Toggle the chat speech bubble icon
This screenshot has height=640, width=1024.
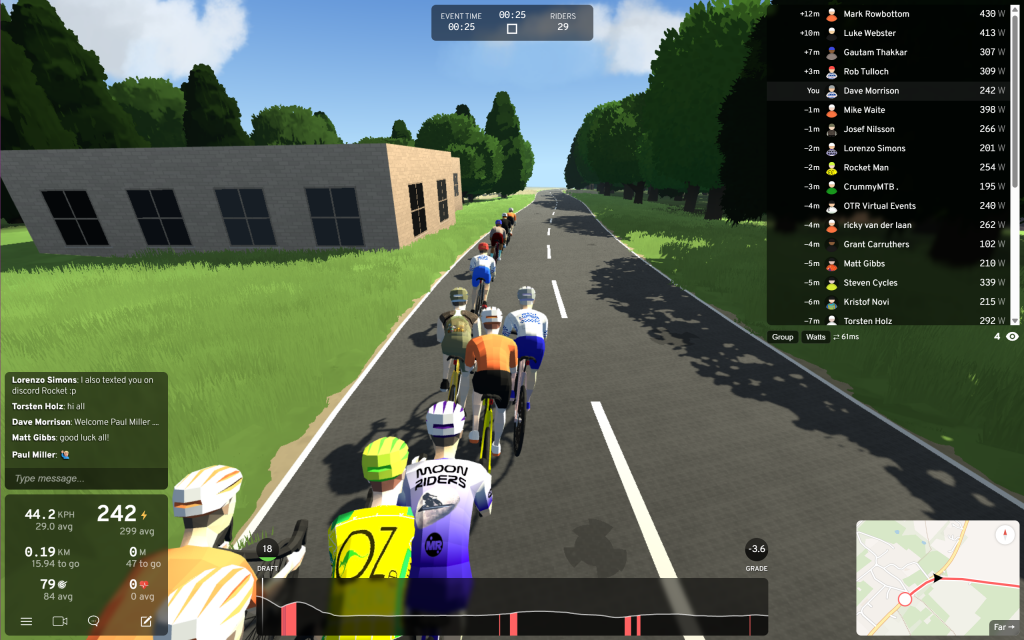93,621
